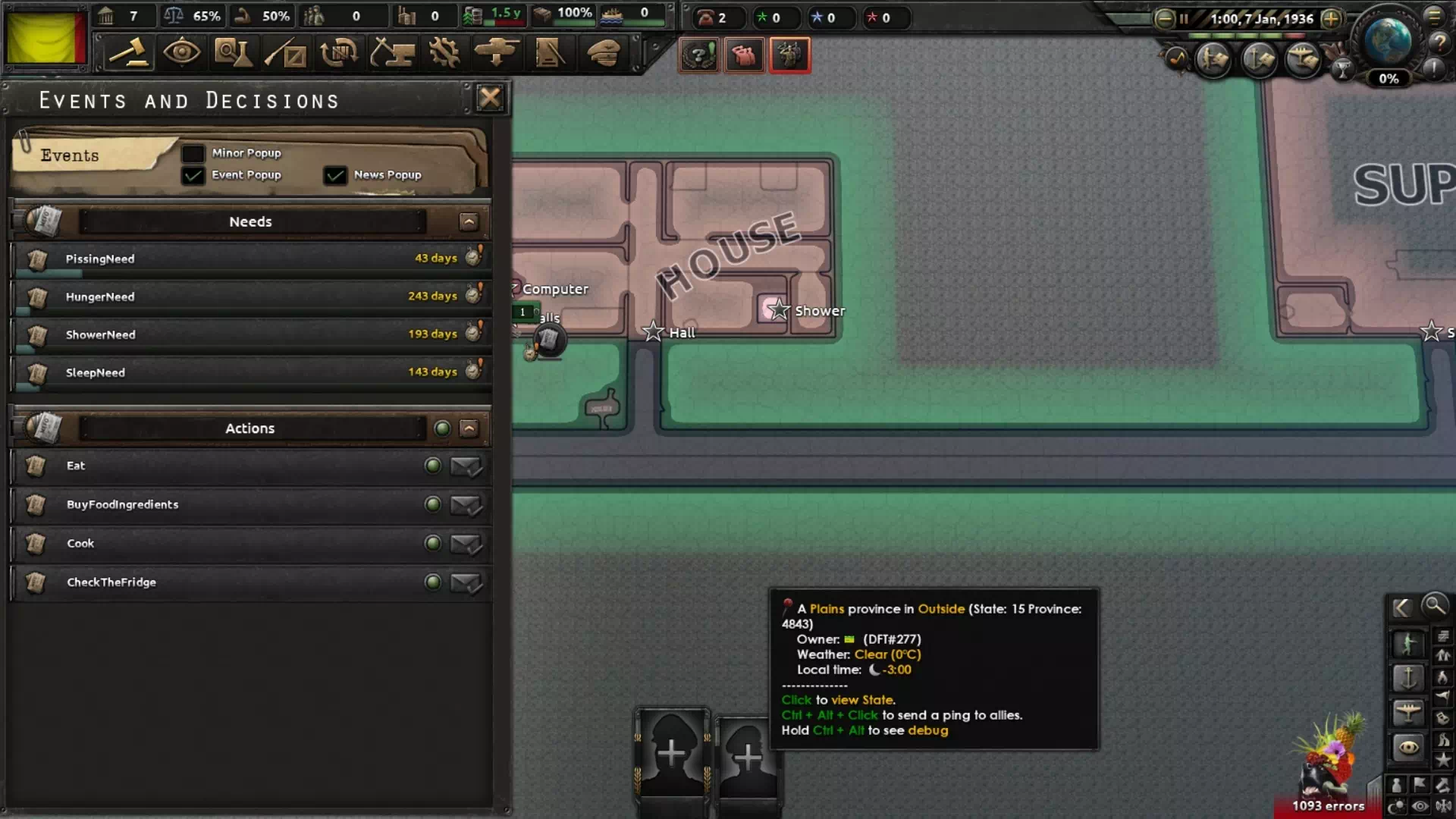Toggle the Minor Popup checkbox

(193, 153)
